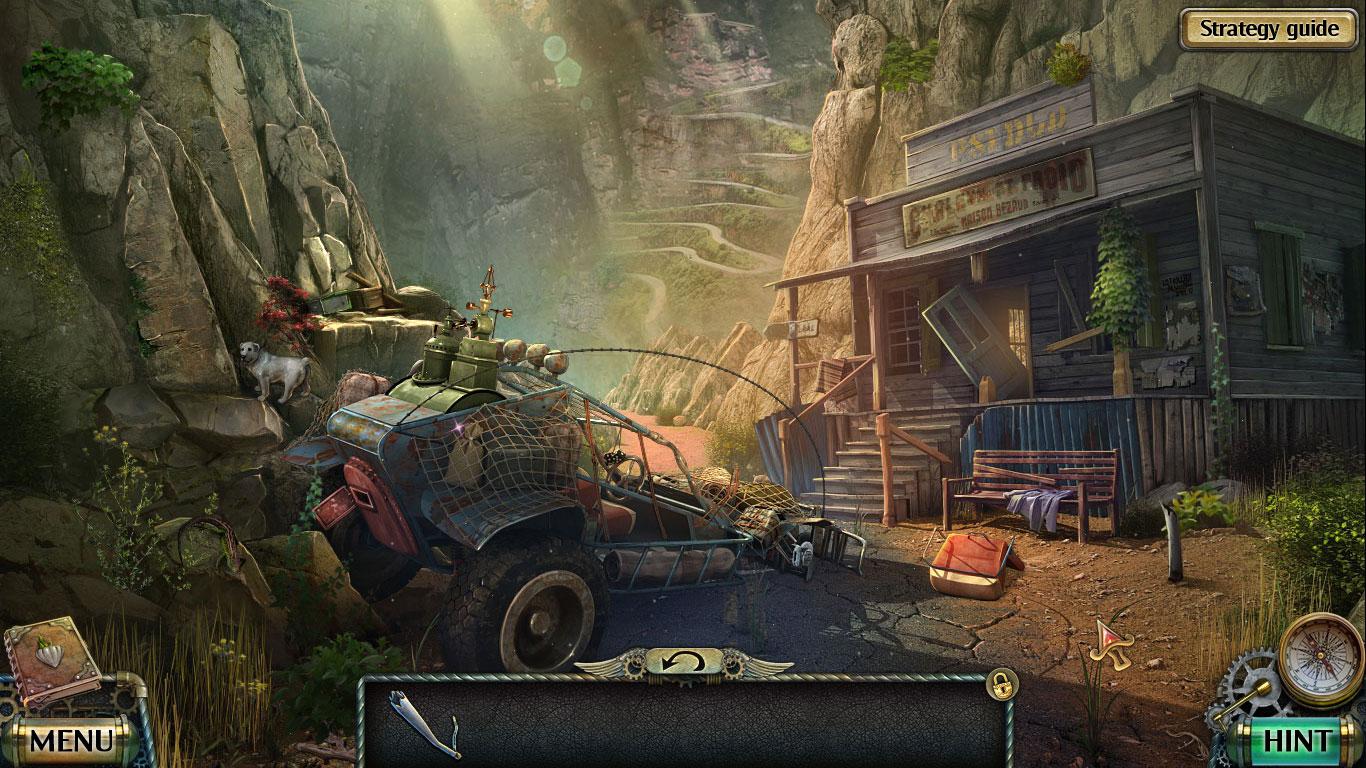Toggle the inventory lock padlock
1366x768 pixels.
tap(998, 683)
